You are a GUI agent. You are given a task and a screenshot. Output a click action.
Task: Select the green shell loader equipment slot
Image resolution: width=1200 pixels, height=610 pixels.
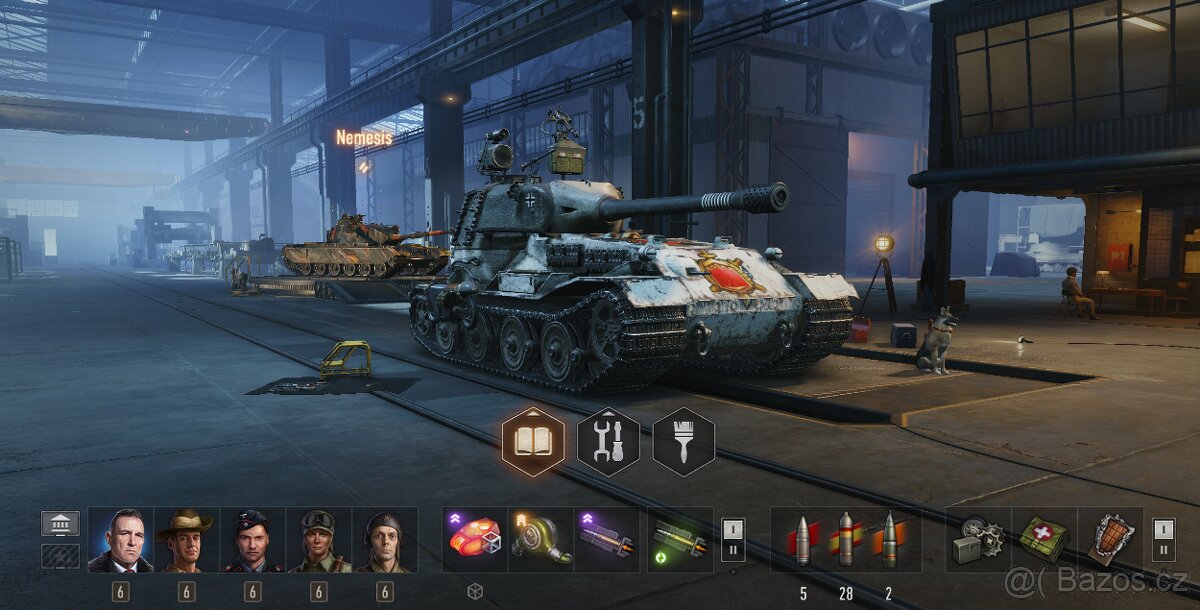coord(680,540)
